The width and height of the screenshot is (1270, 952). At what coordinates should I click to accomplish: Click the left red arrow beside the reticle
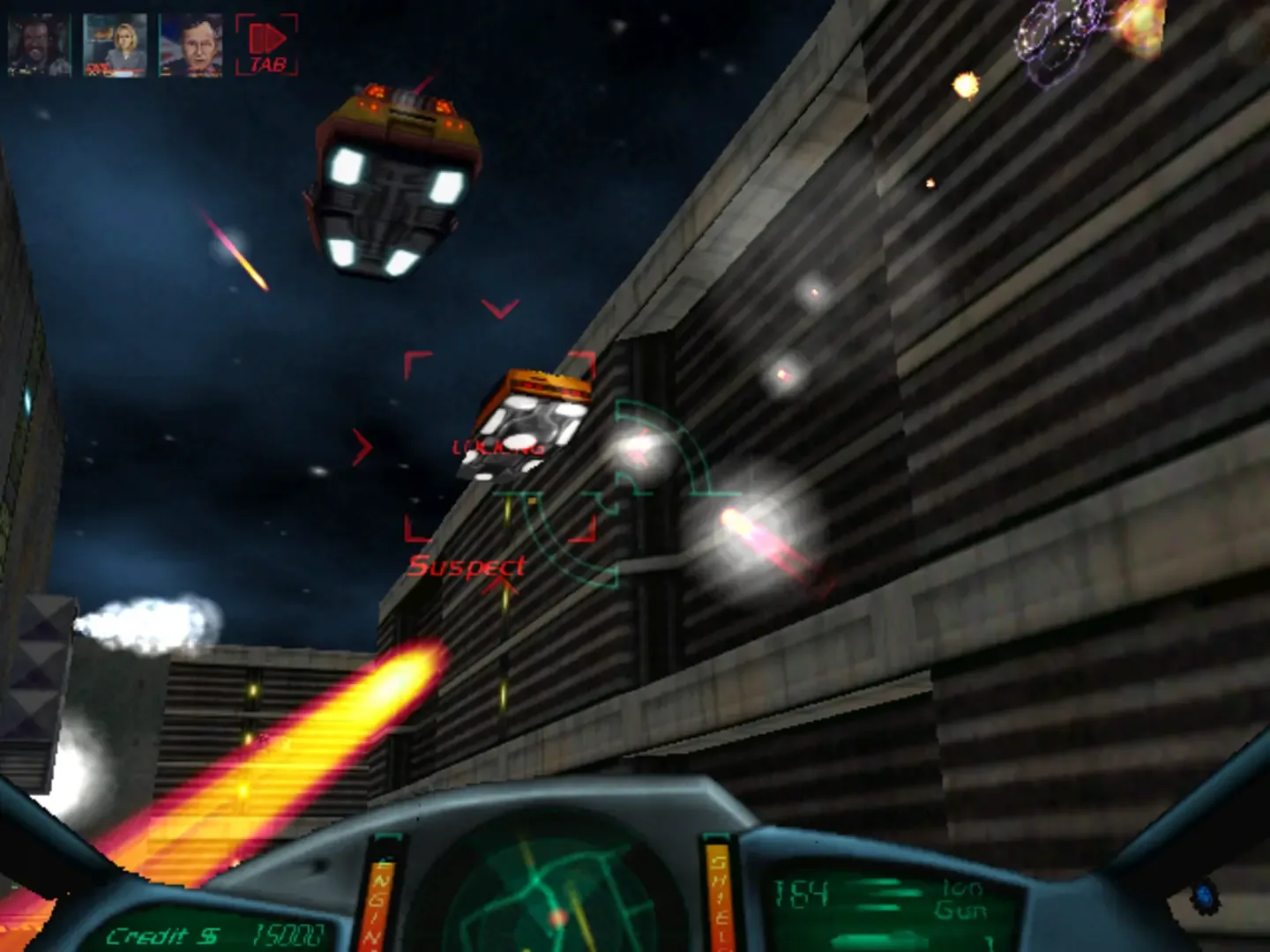(x=362, y=445)
